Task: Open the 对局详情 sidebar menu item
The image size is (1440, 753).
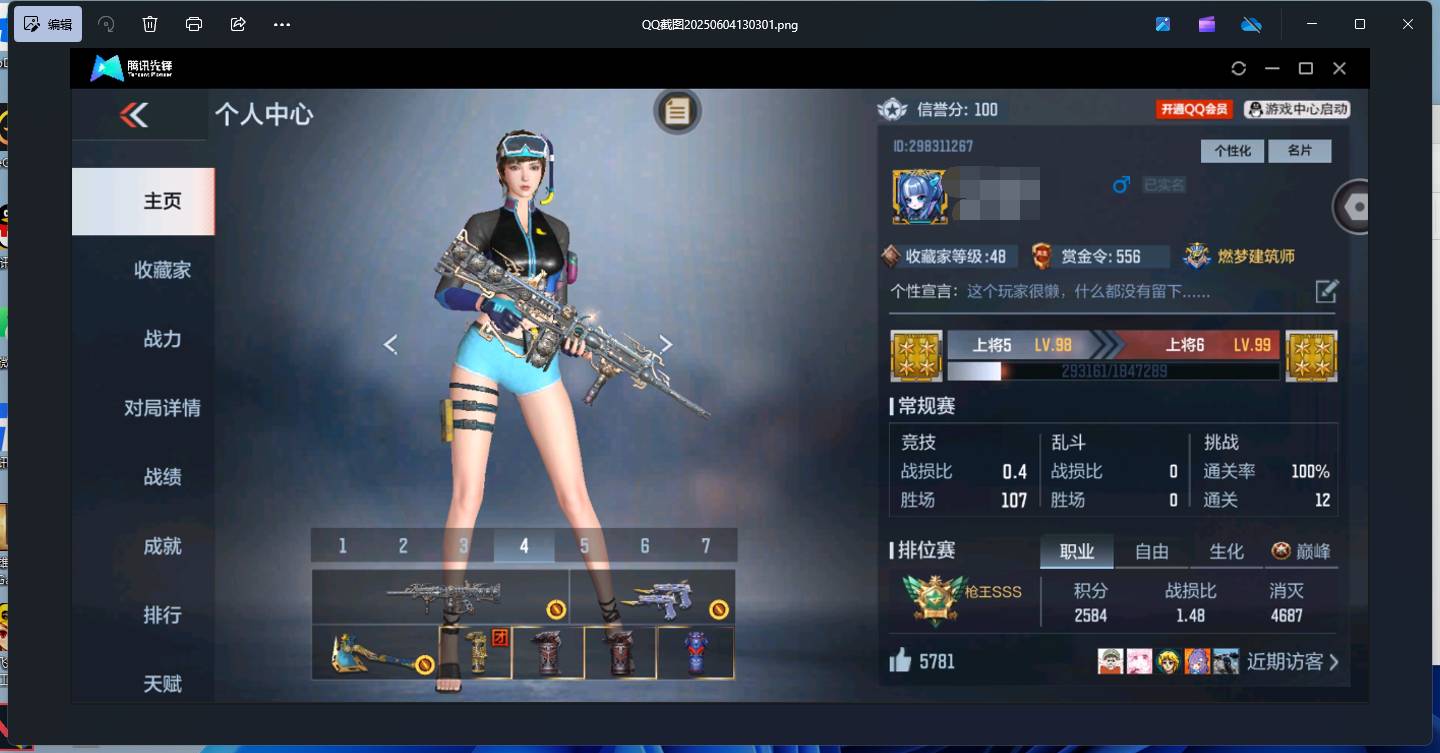Action: click(x=163, y=408)
